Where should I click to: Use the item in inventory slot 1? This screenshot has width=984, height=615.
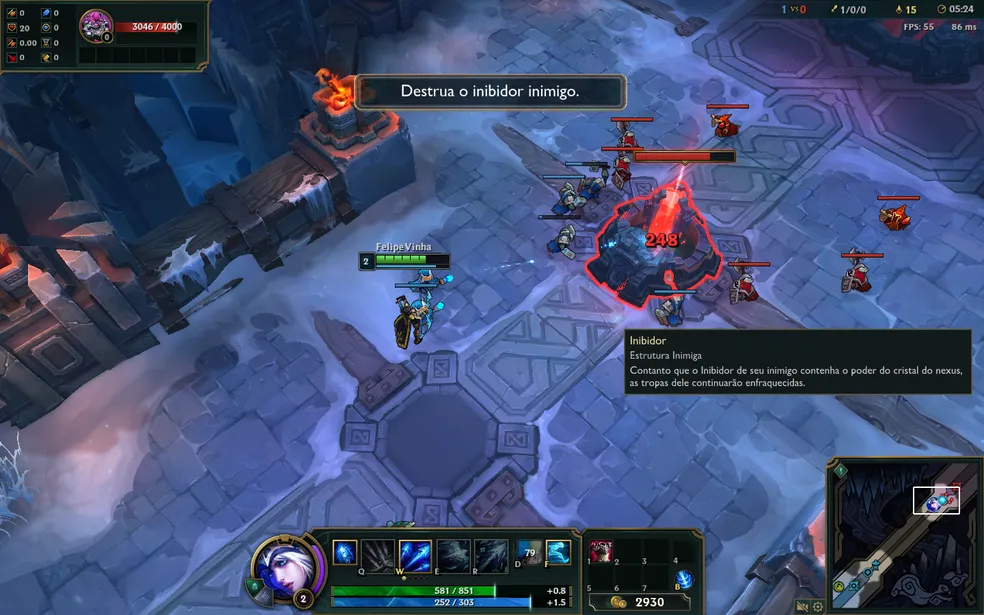pos(602,552)
